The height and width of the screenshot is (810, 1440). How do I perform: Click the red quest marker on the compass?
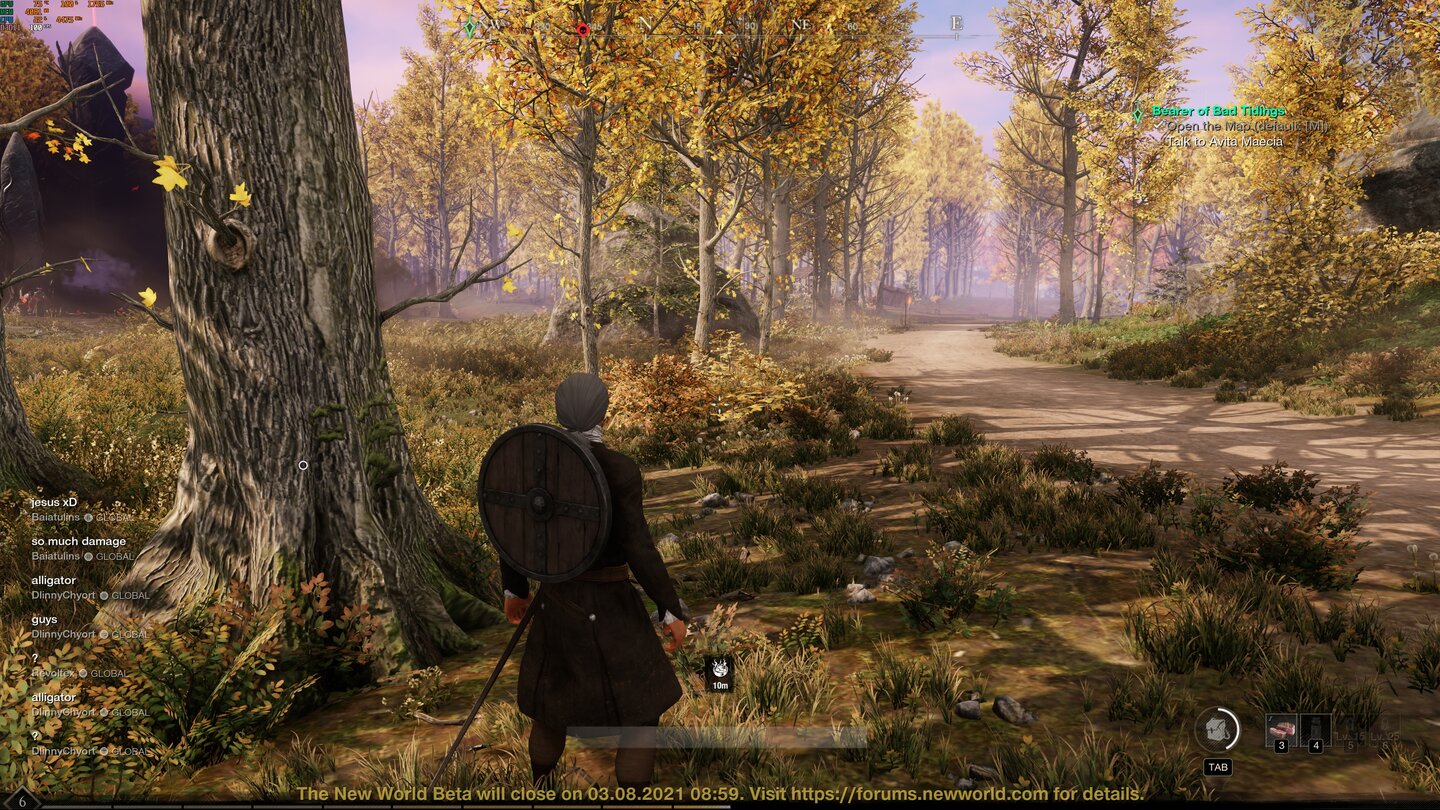click(x=583, y=30)
